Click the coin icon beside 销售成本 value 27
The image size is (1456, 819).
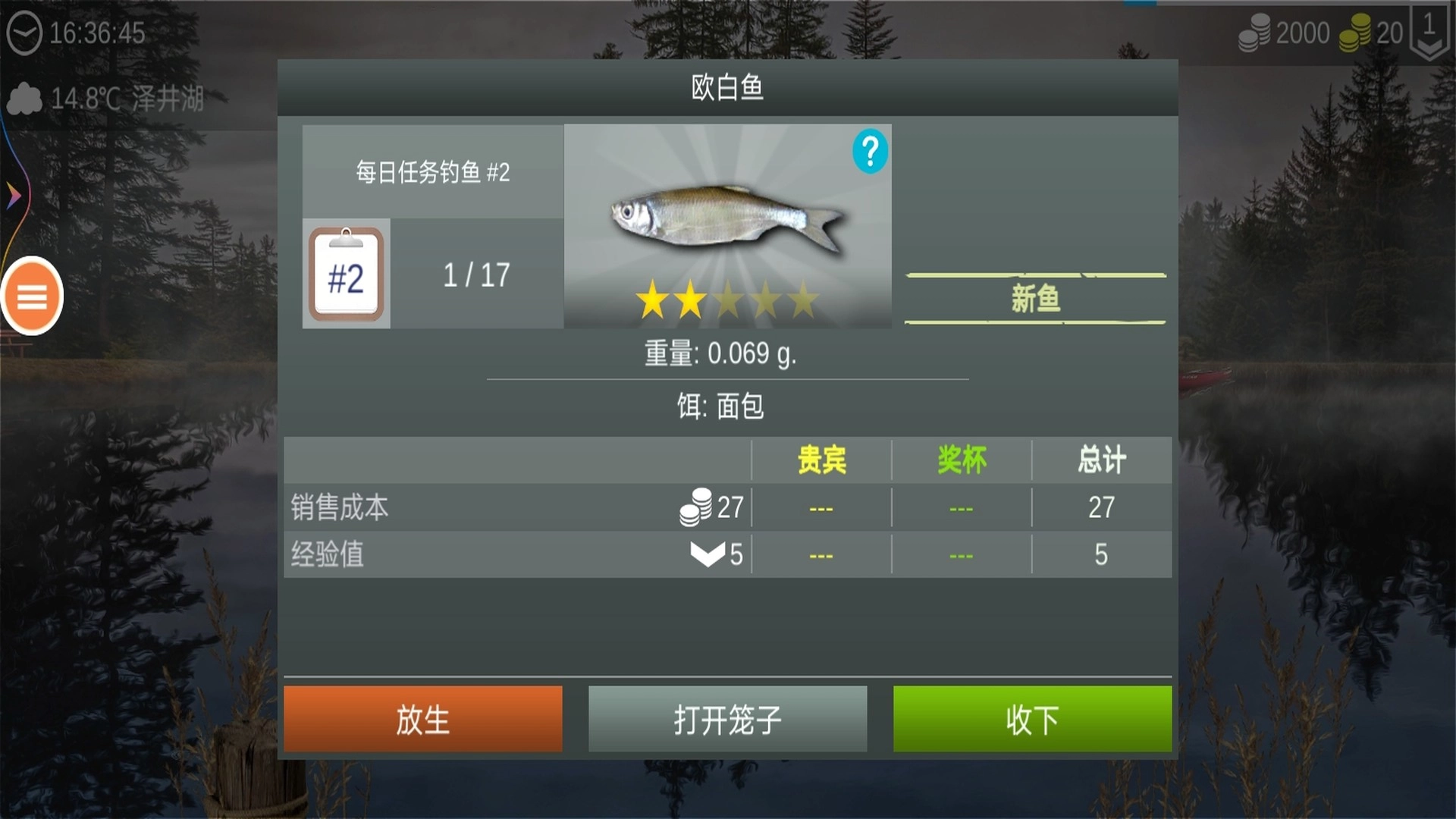pyautogui.click(x=697, y=507)
